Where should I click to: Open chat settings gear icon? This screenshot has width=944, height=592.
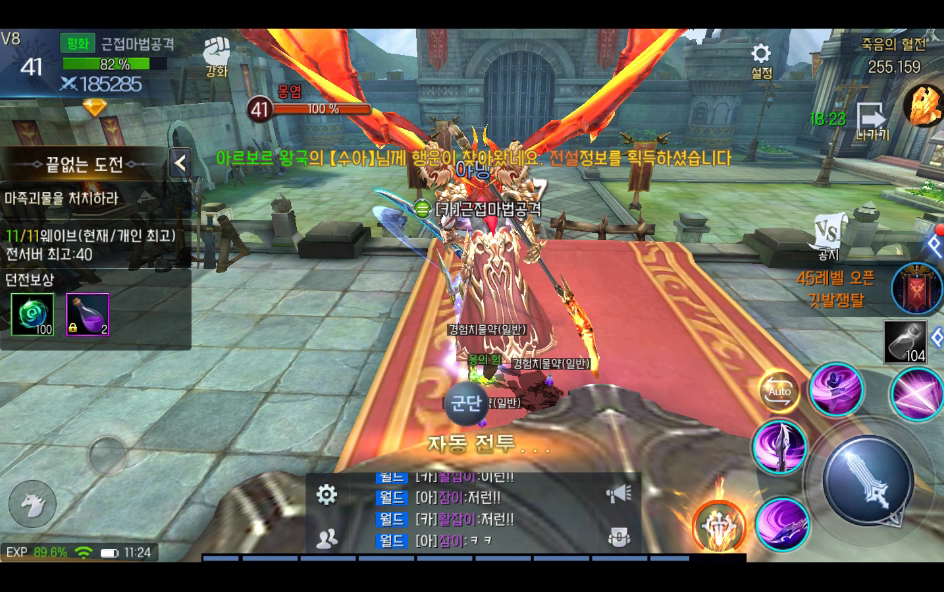[326, 493]
